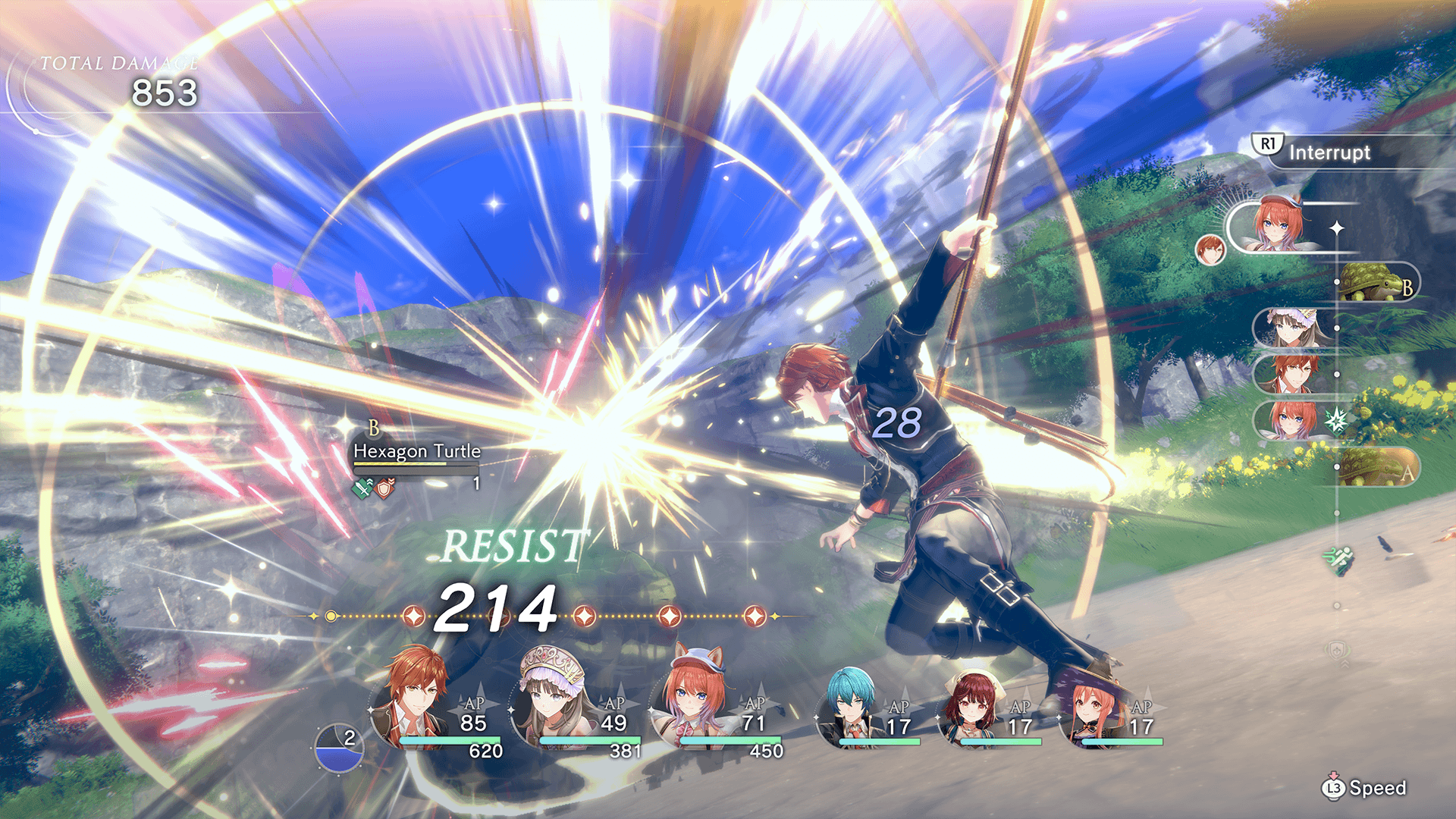Toggle the battle Speed option
This screenshot has height=819, width=1456.
click(x=1365, y=788)
